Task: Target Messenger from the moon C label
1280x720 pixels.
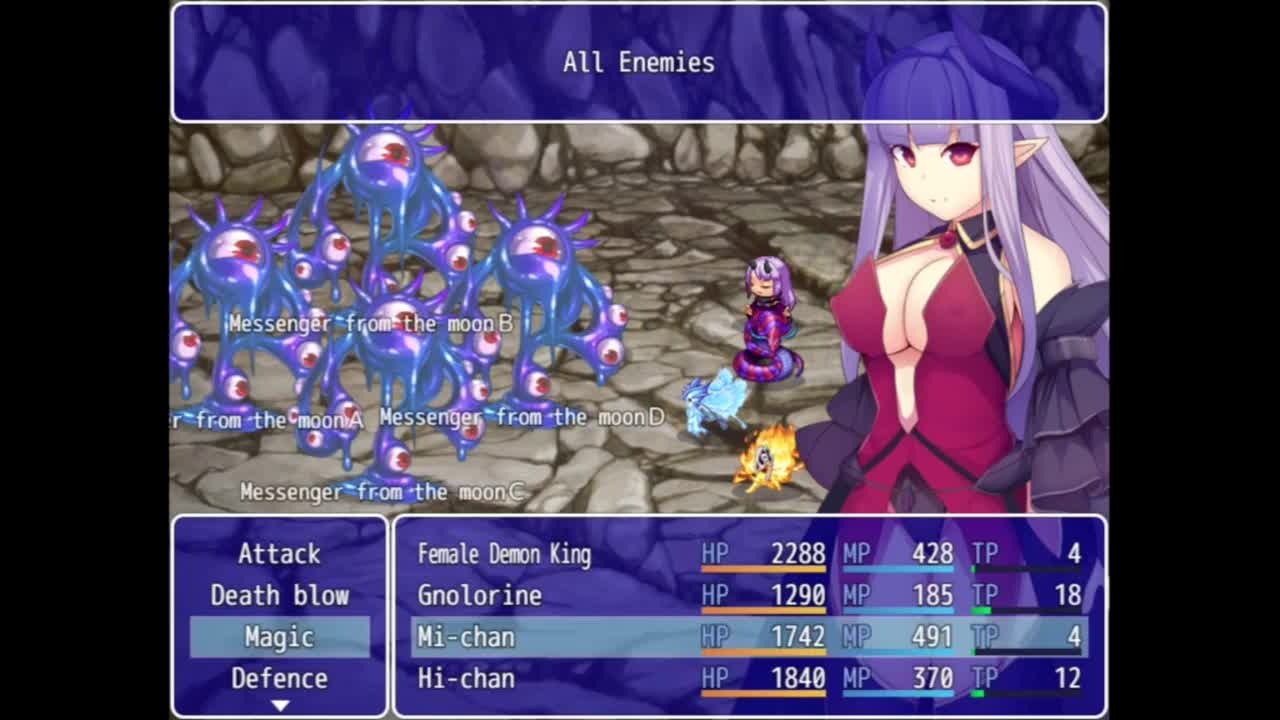Action: [382, 492]
